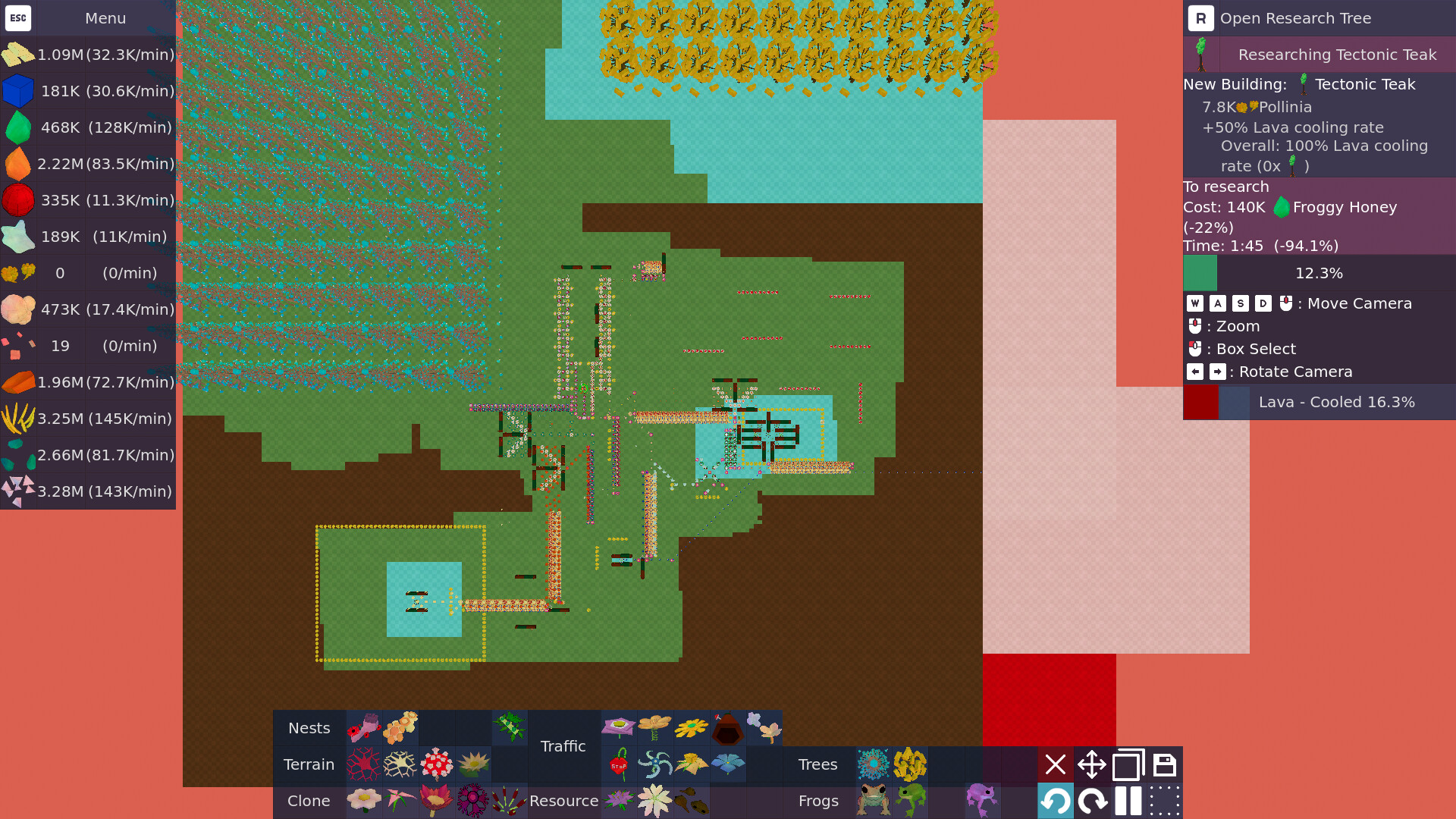1456x819 pixels.
Task: Pick the red coral terrain tile
Action: (364, 764)
